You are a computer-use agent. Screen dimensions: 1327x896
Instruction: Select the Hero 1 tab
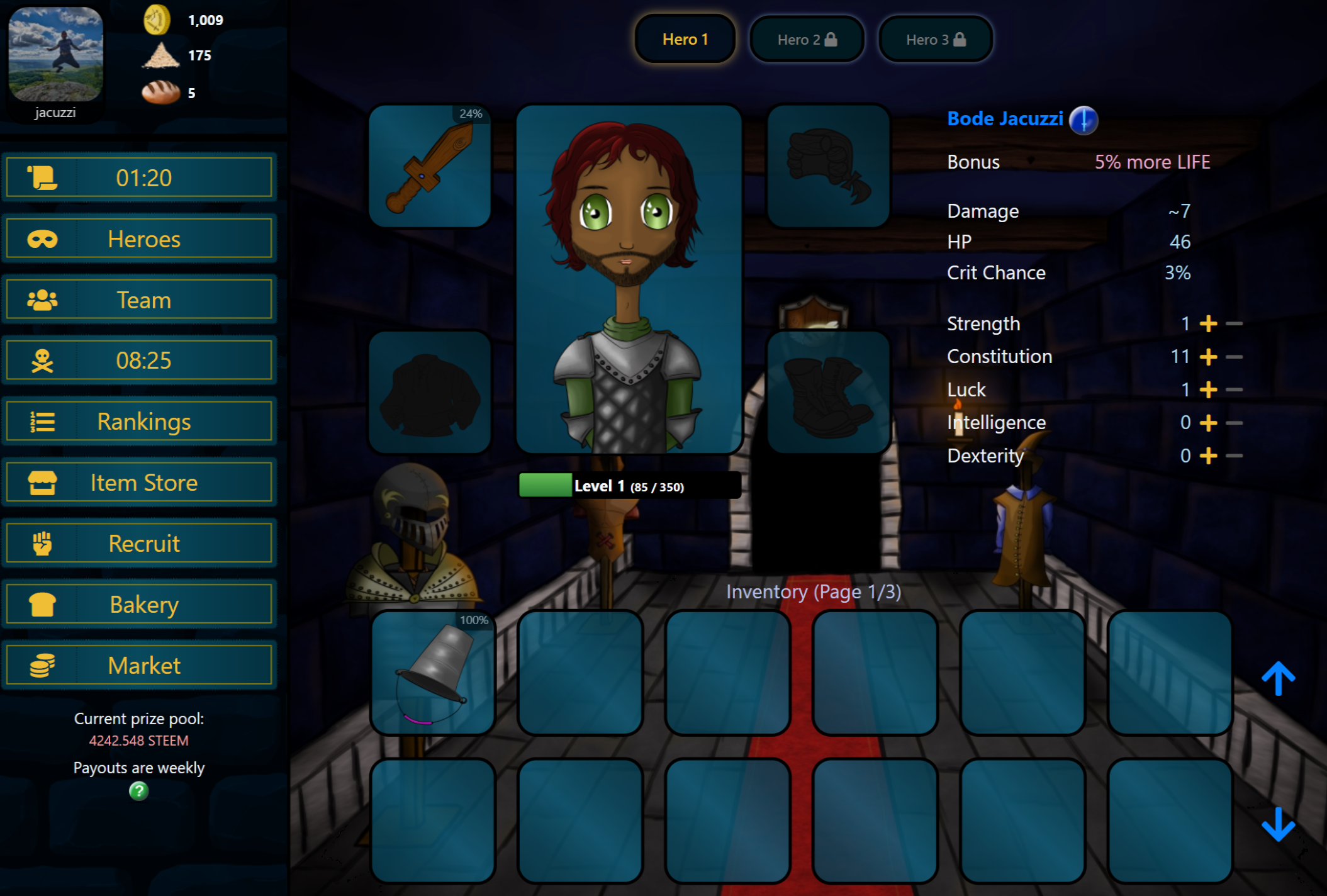(x=685, y=40)
